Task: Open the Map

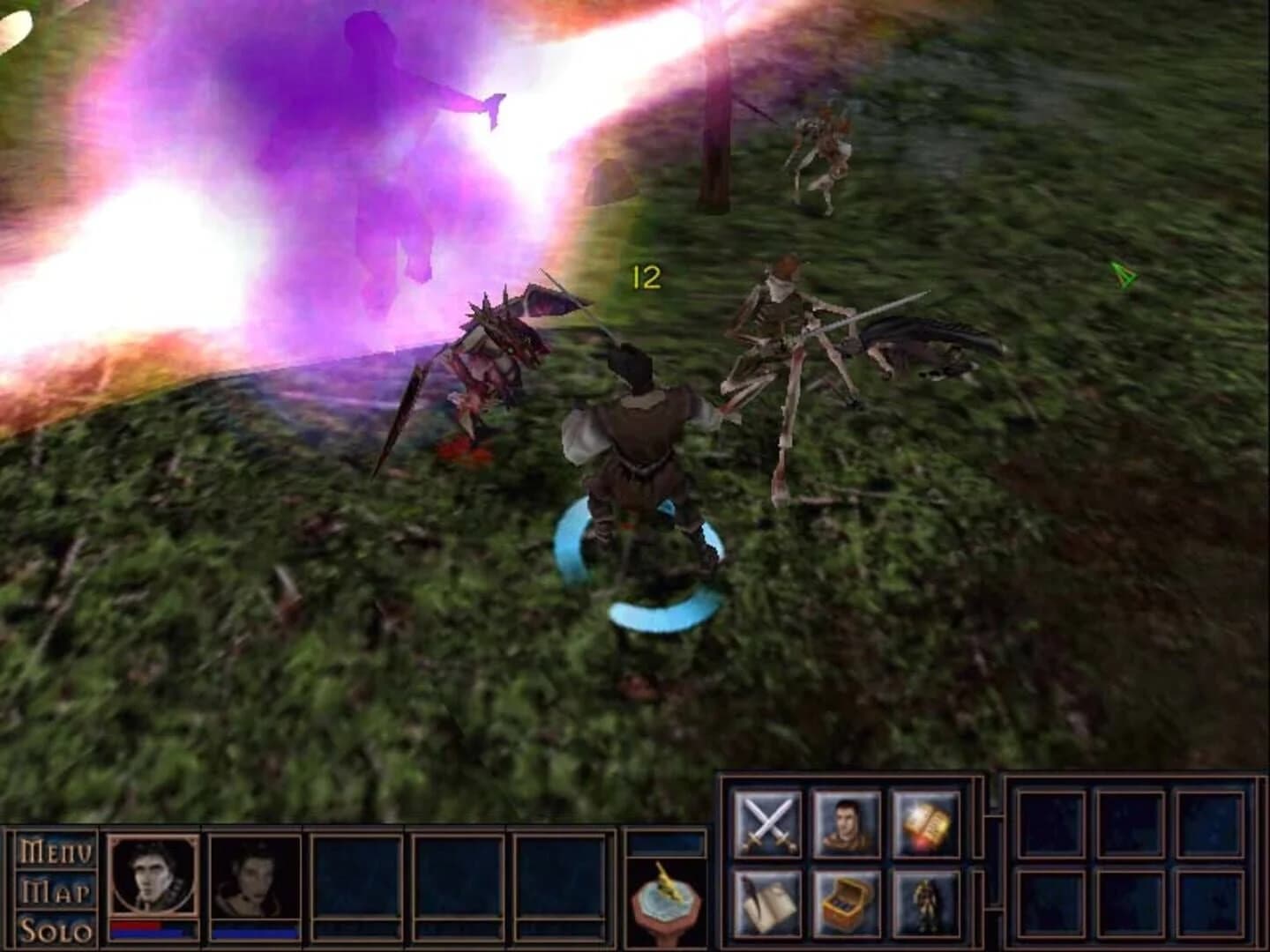Action: click(x=55, y=892)
